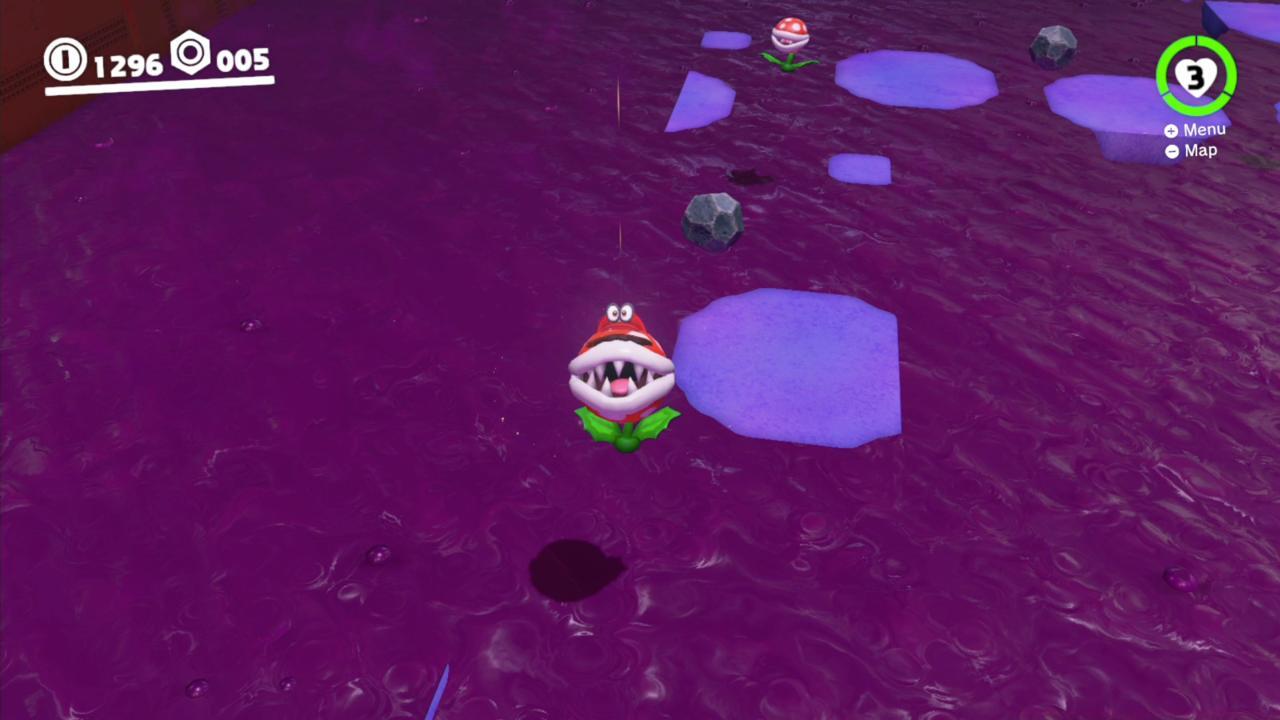The height and width of the screenshot is (720, 1280).
Task: Click the regional coin count showing 005
Action: point(243,60)
